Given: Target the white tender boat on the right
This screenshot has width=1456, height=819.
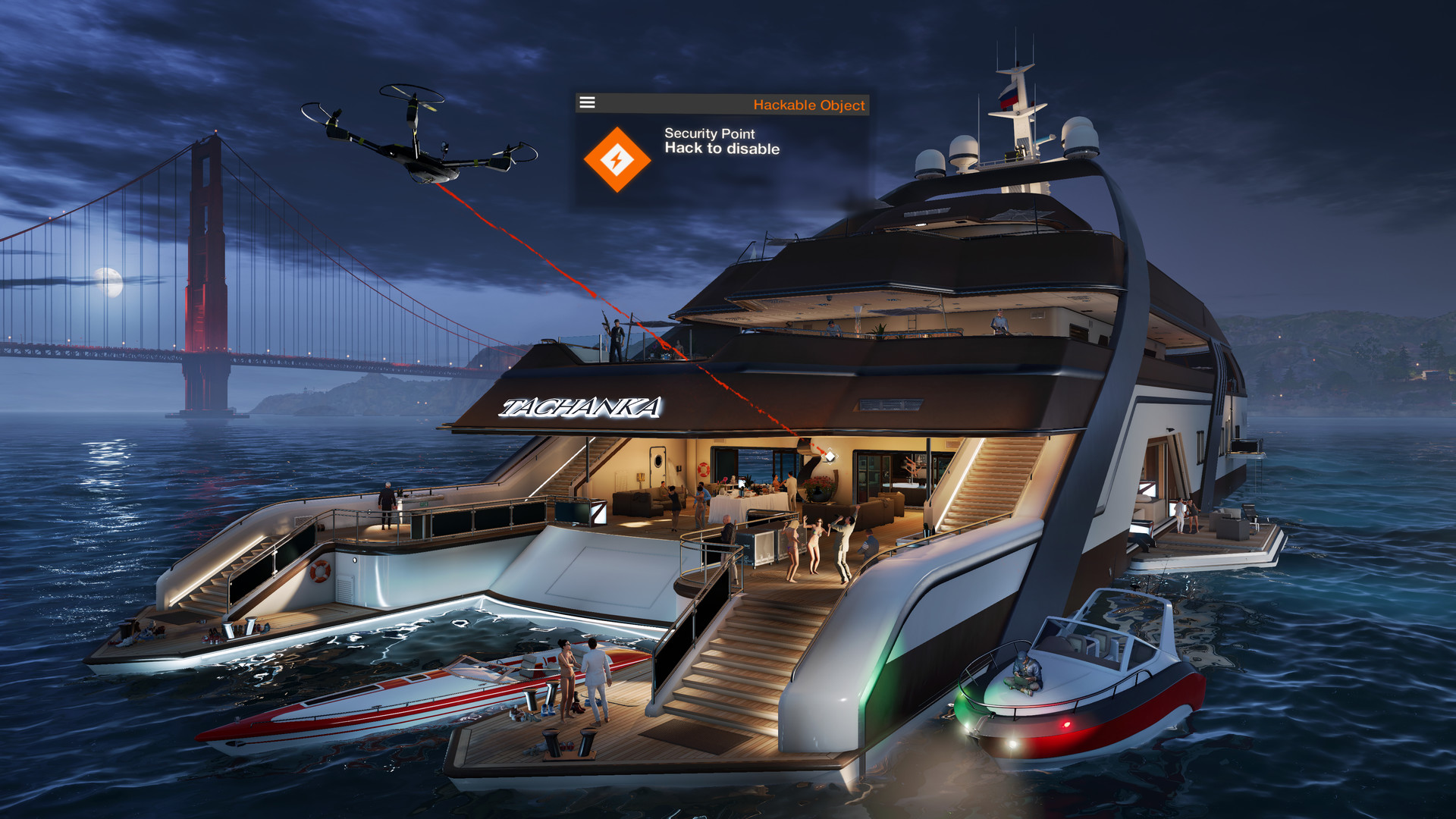Looking at the screenshot, I should [x=1084, y=690].
